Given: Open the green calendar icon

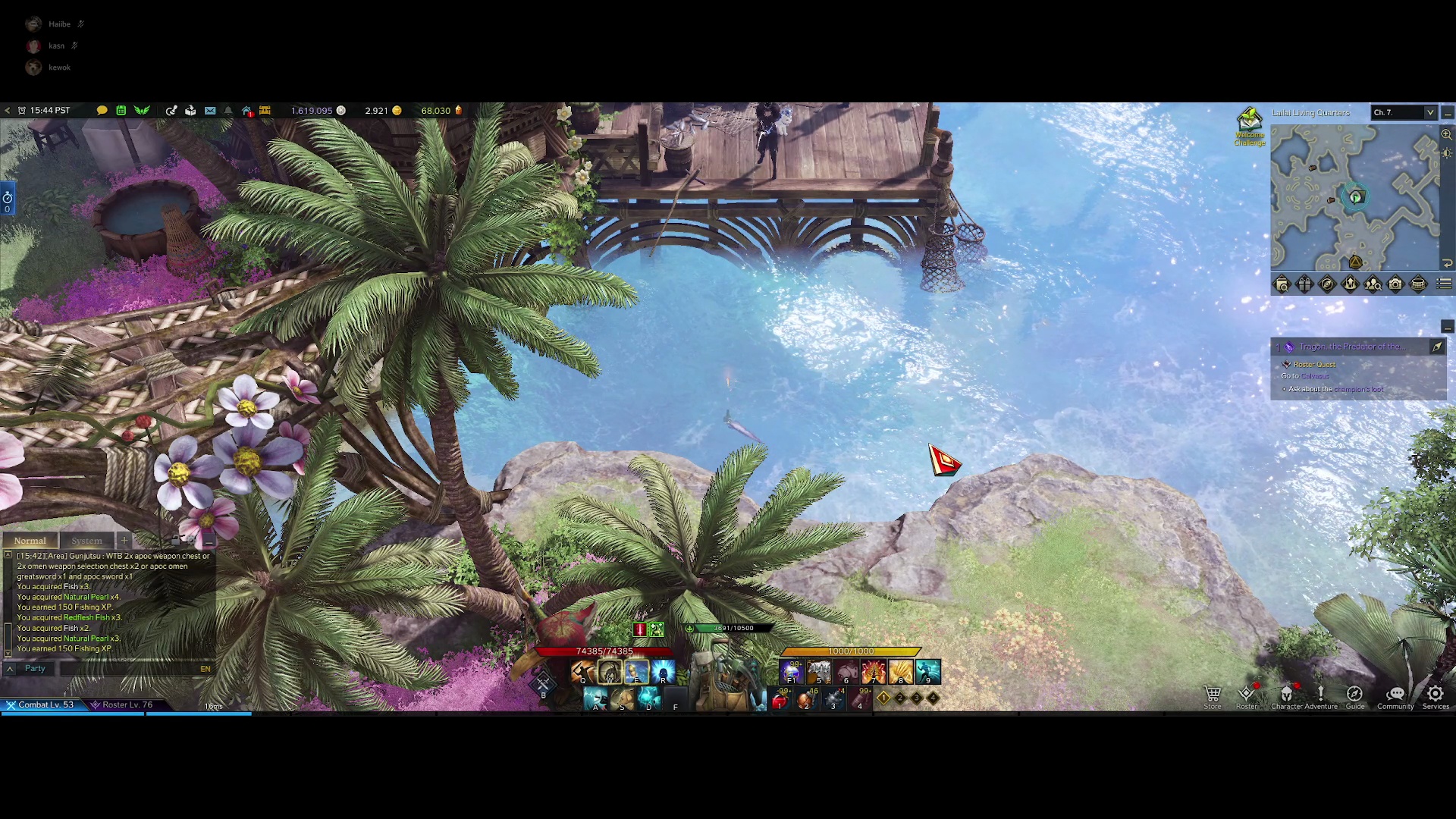Looking at the screenshot, I should pos(121,111).
